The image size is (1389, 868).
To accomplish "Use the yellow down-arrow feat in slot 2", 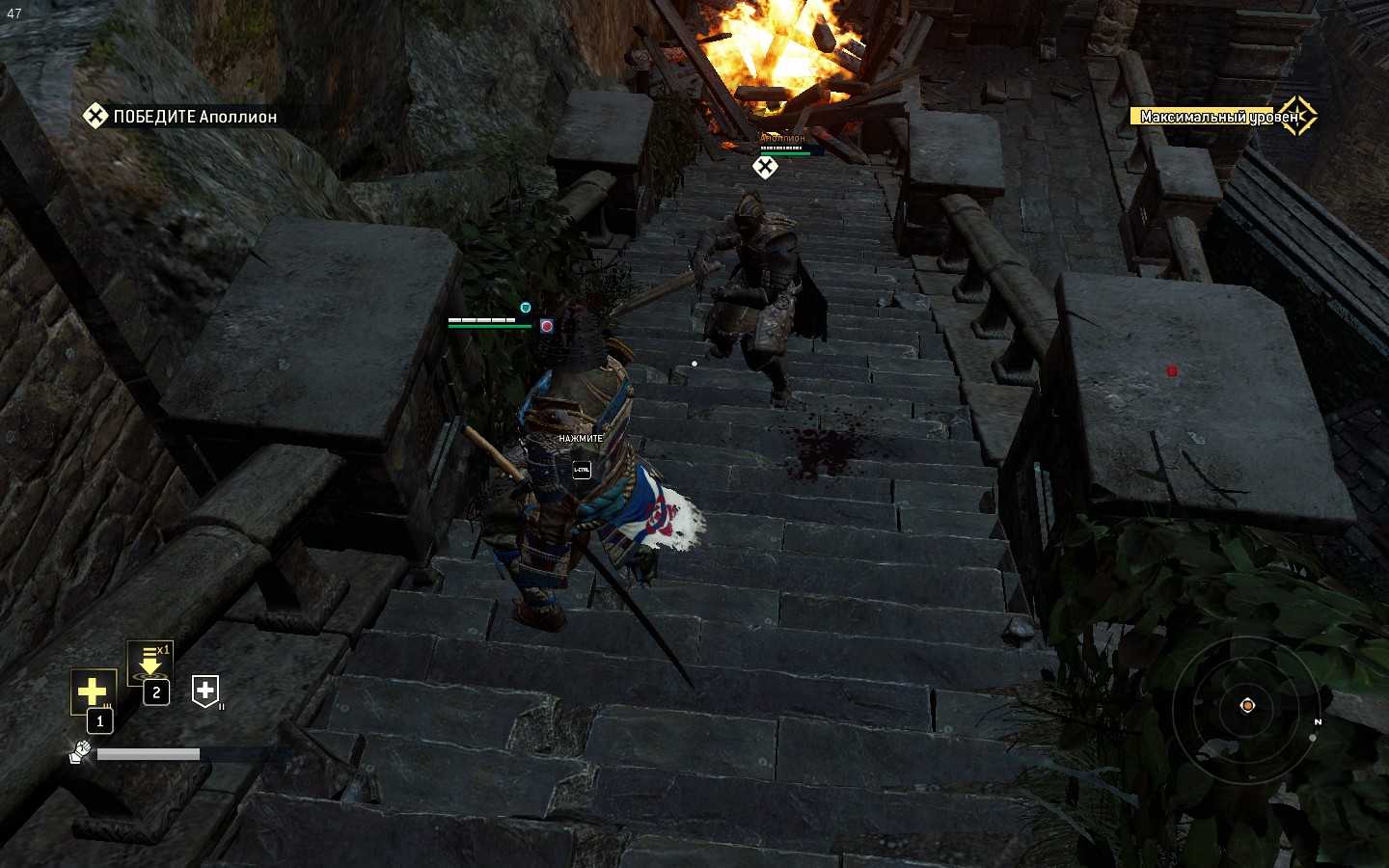I will 150,665.
